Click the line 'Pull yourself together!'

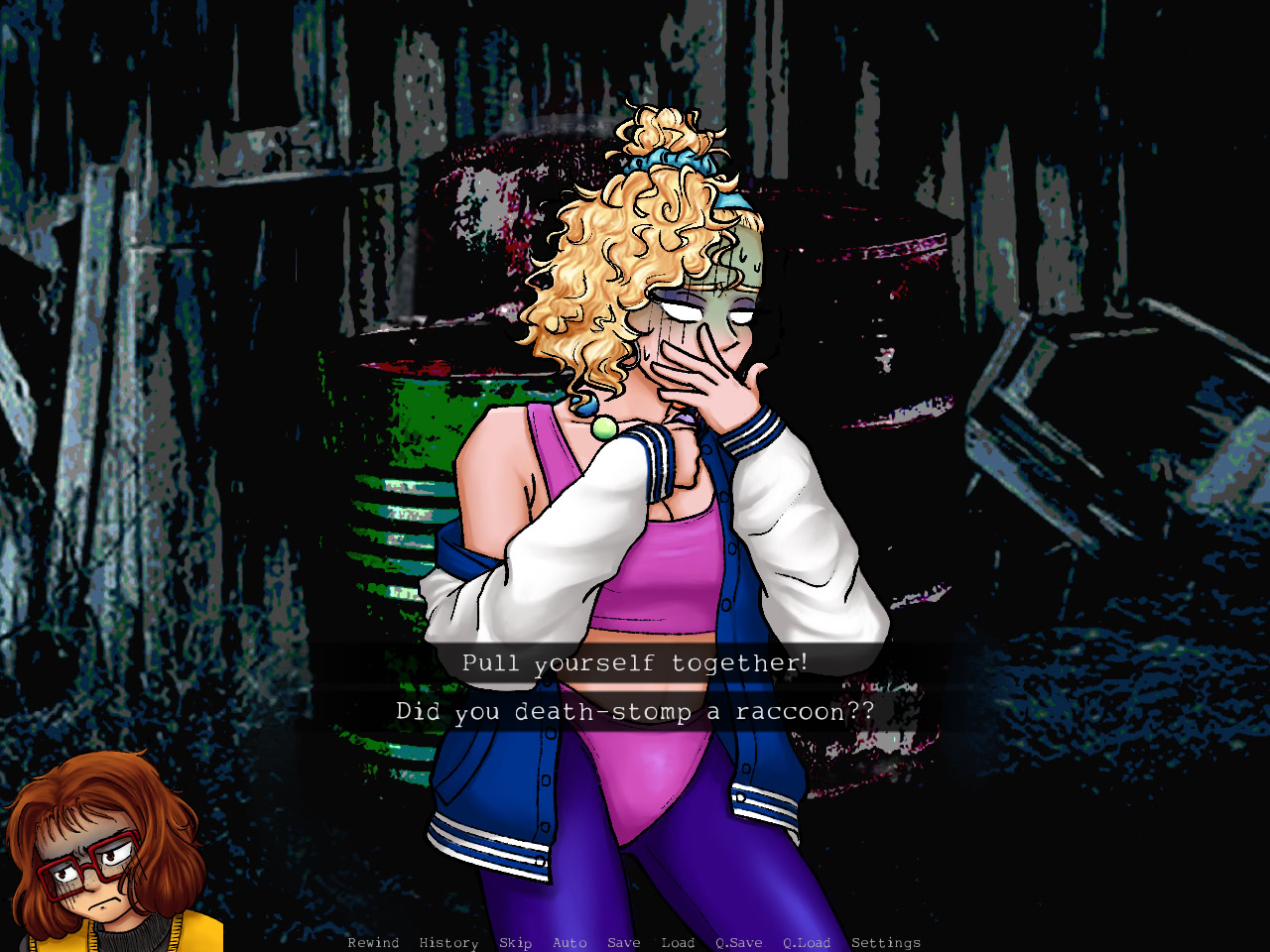click(635, 663)
